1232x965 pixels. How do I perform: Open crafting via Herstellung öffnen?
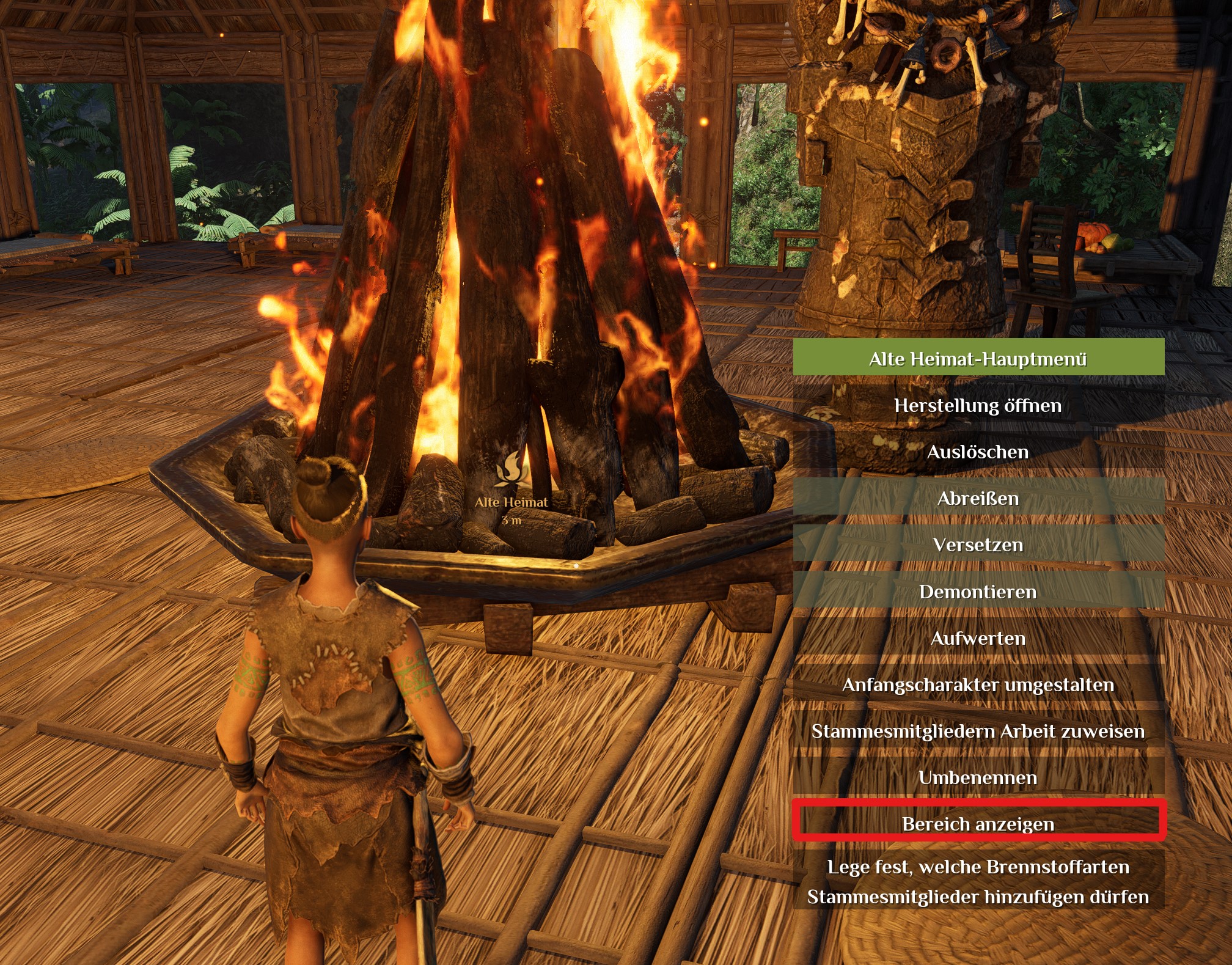coord(978,405)
